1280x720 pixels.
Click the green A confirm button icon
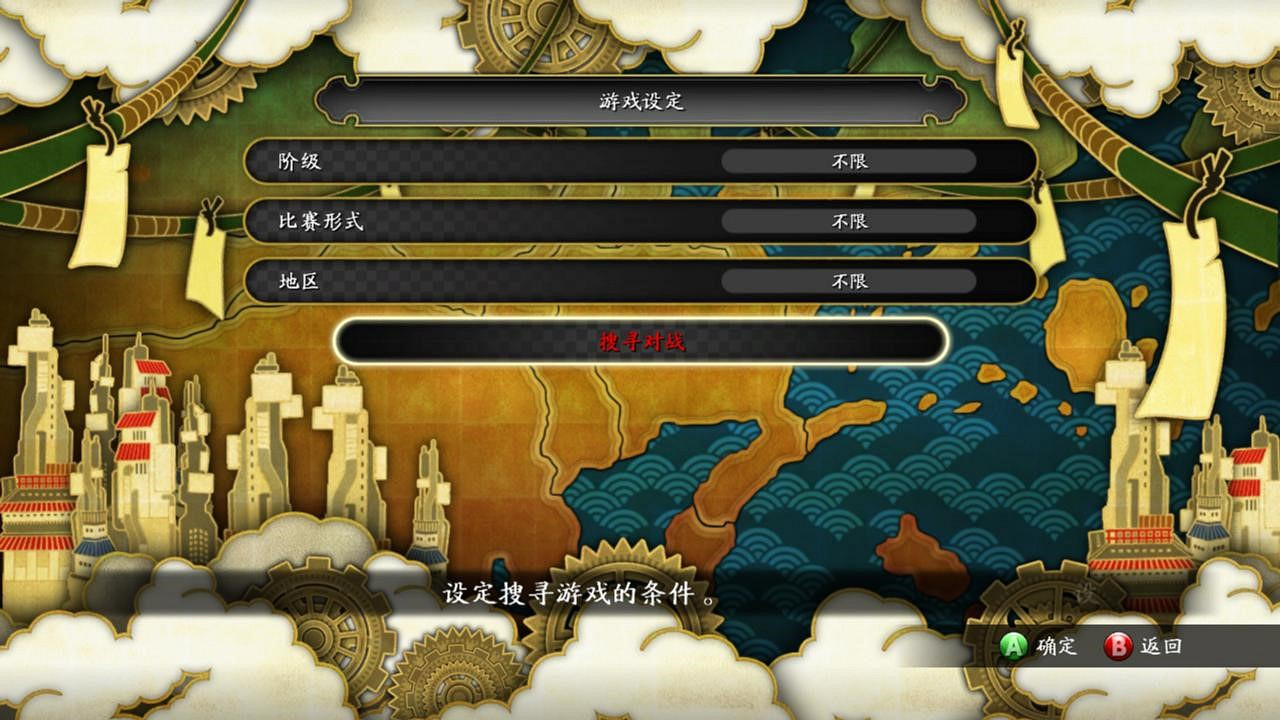[x=1013, y=647]
